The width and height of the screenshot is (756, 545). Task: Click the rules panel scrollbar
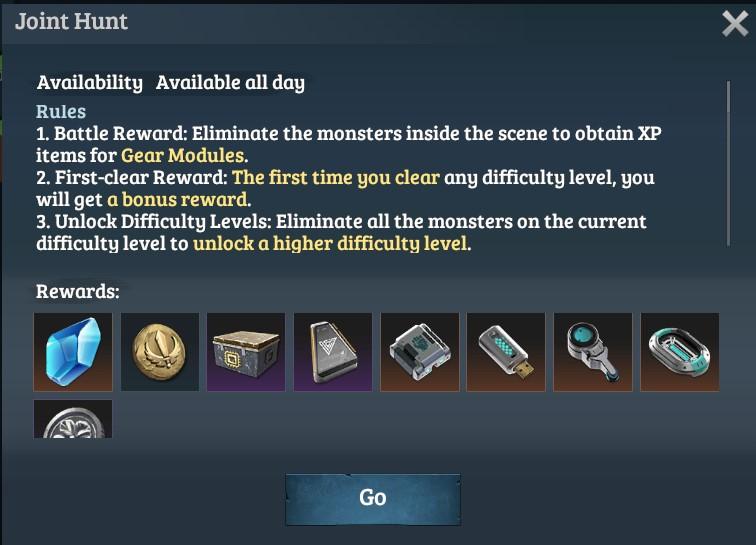728,160
